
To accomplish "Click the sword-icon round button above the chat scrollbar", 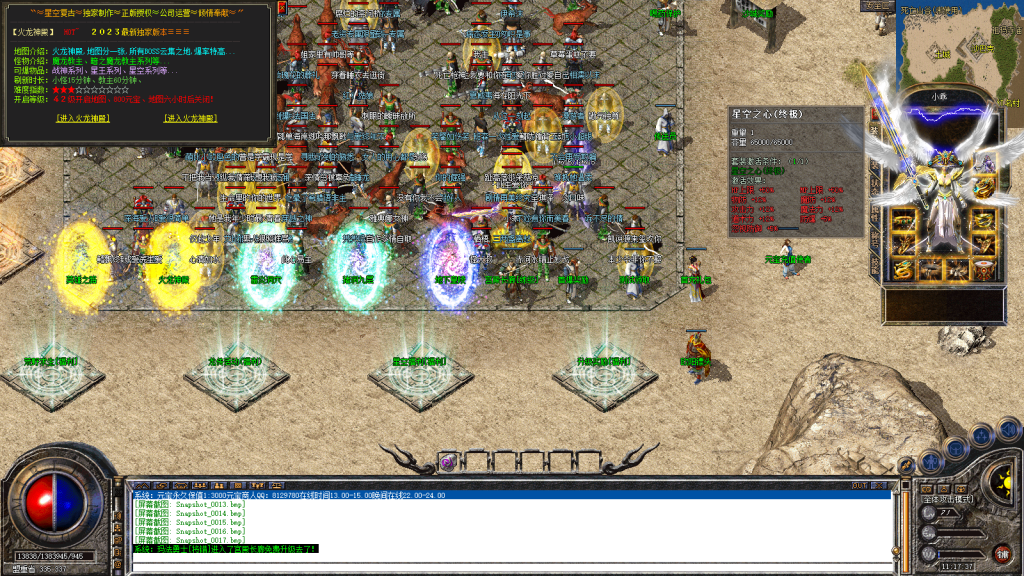I will click(906, 466).
